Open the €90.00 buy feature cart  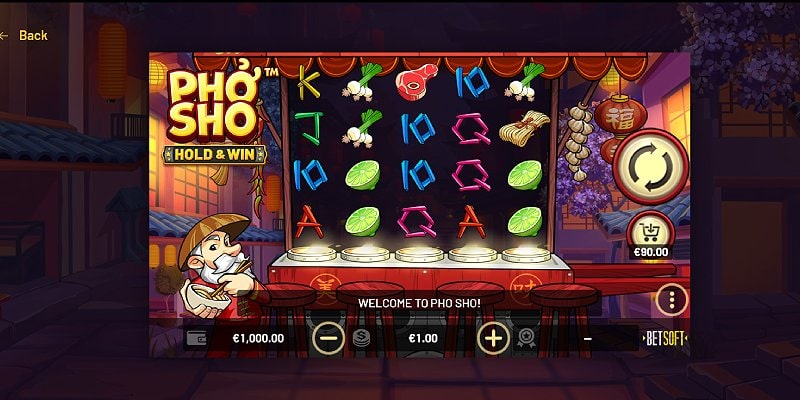pos(650,236)
